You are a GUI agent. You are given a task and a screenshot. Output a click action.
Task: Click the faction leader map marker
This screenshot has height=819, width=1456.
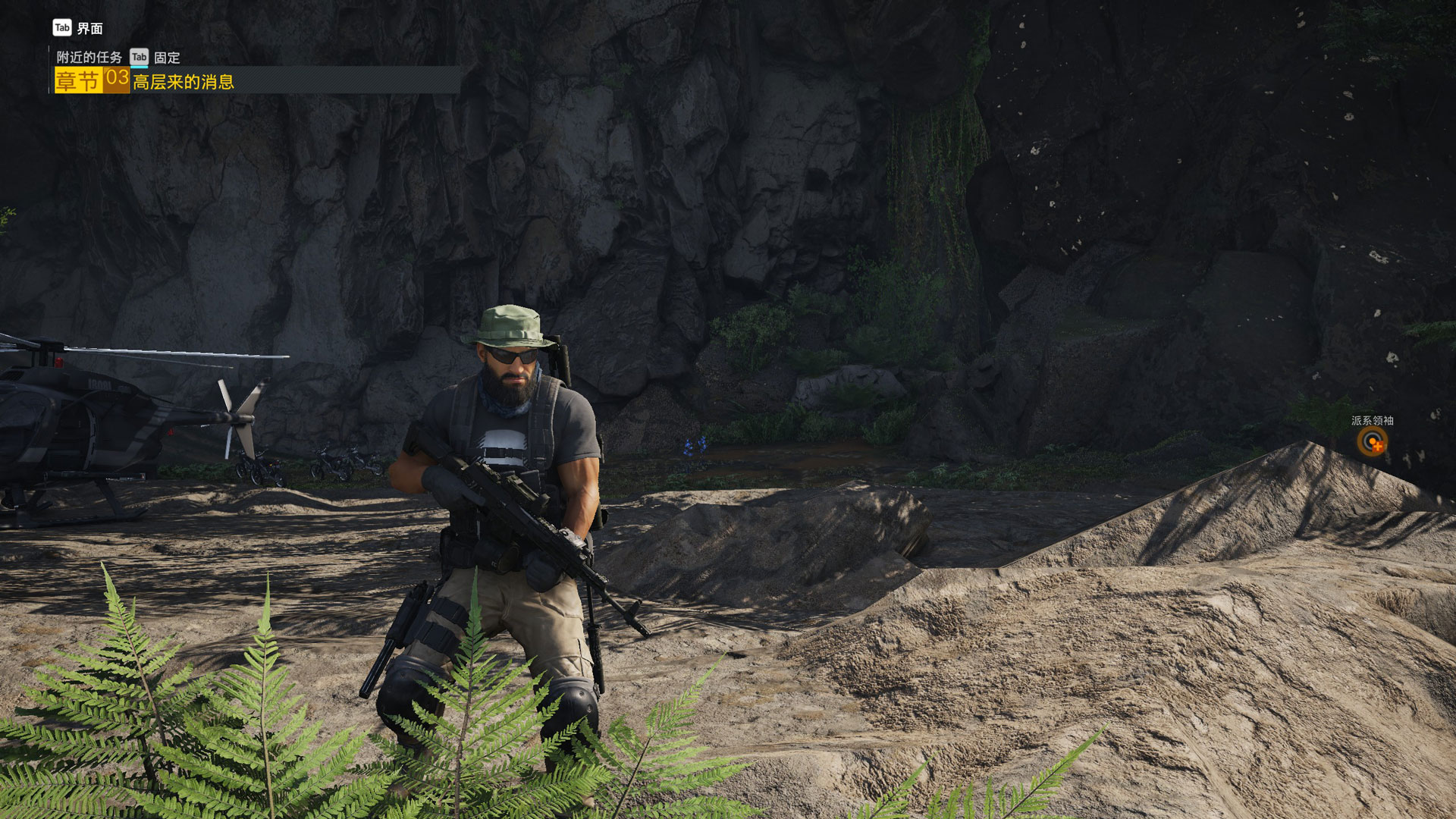pyautogui.click(x=1372, y=441)
